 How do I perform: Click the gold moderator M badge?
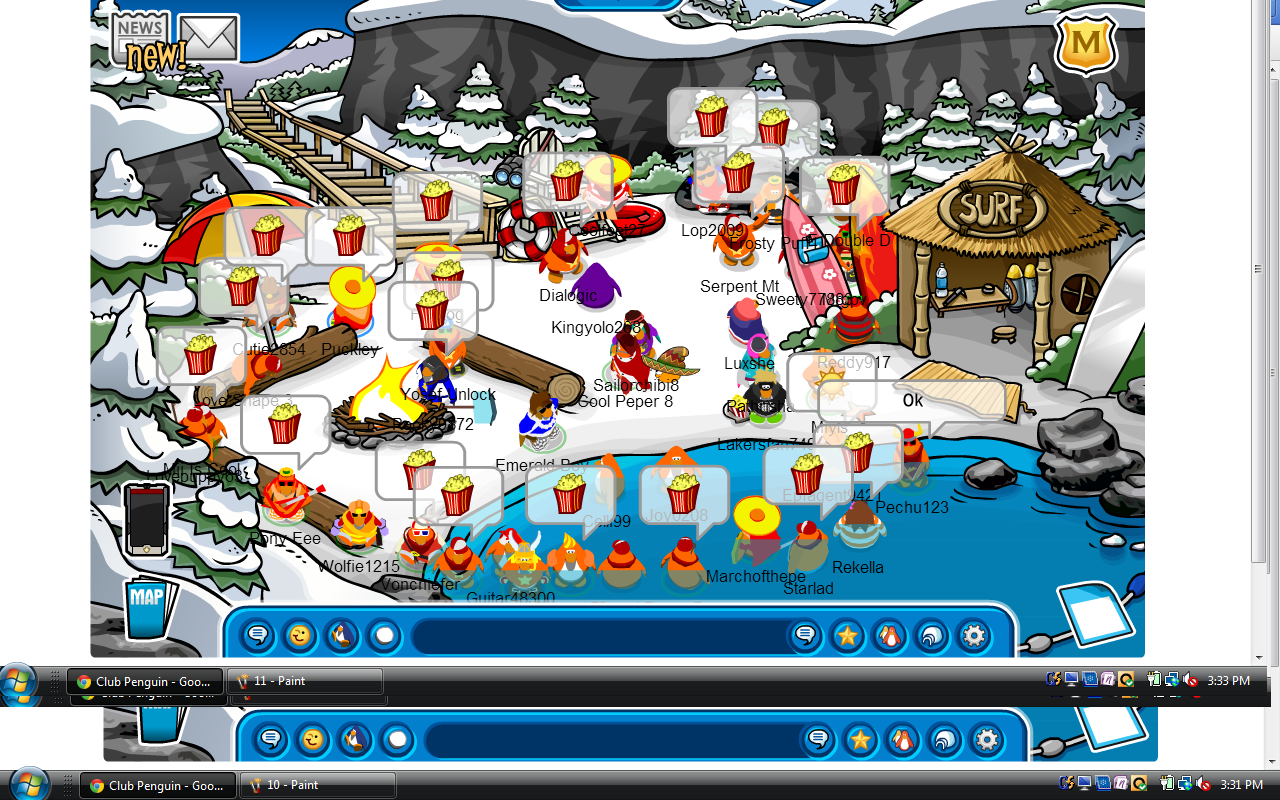(x=1086, y=42)
